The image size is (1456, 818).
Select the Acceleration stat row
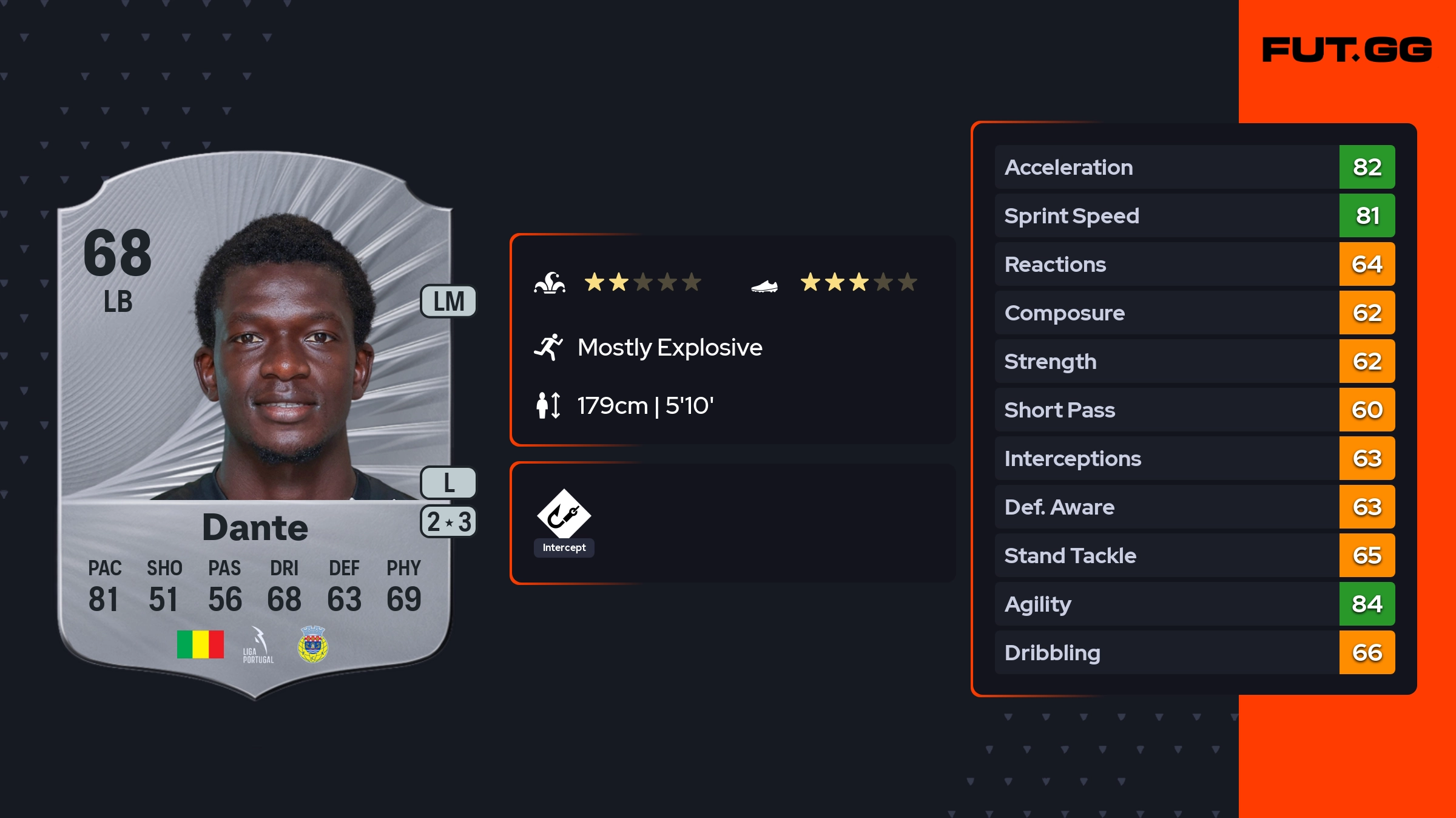pos(1194,167)
